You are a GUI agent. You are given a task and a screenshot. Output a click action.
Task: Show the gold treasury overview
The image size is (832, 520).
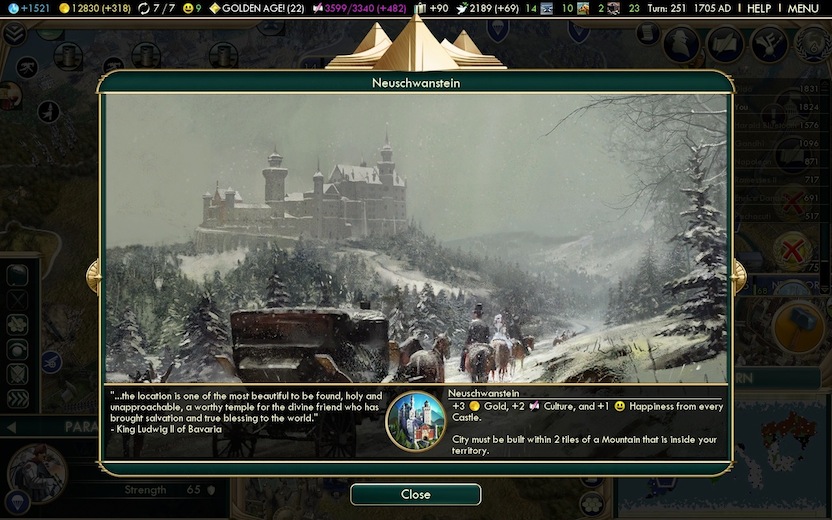[91, 8]
